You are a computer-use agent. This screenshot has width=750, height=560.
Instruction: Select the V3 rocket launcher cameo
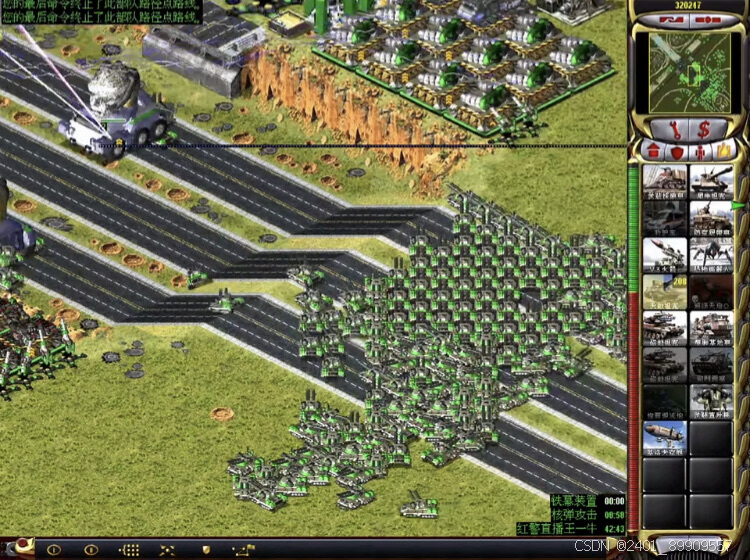664,254
